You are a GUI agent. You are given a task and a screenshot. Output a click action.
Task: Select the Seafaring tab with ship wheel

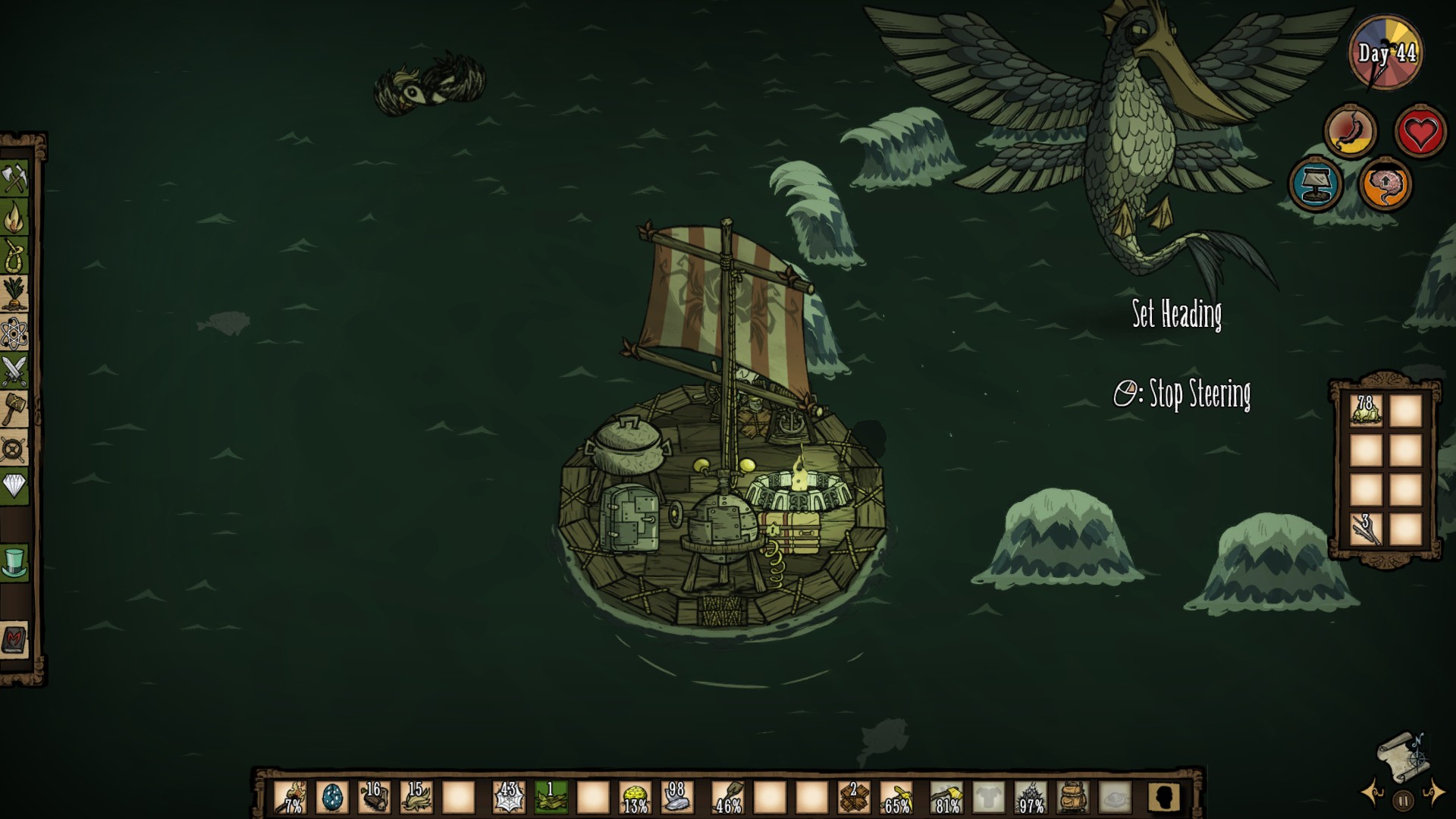pos(14,449)
